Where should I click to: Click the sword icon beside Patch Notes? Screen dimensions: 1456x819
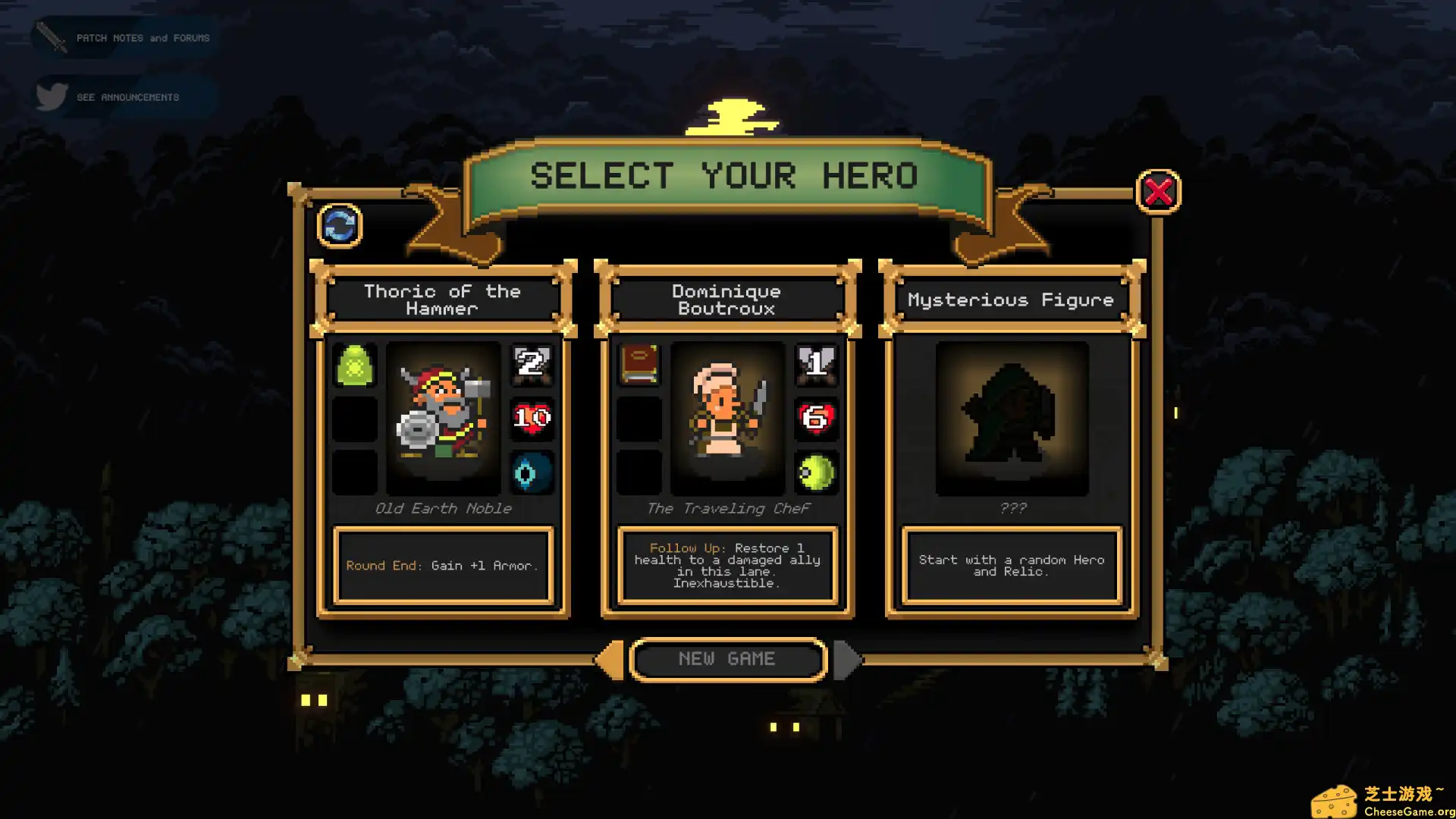50,36
